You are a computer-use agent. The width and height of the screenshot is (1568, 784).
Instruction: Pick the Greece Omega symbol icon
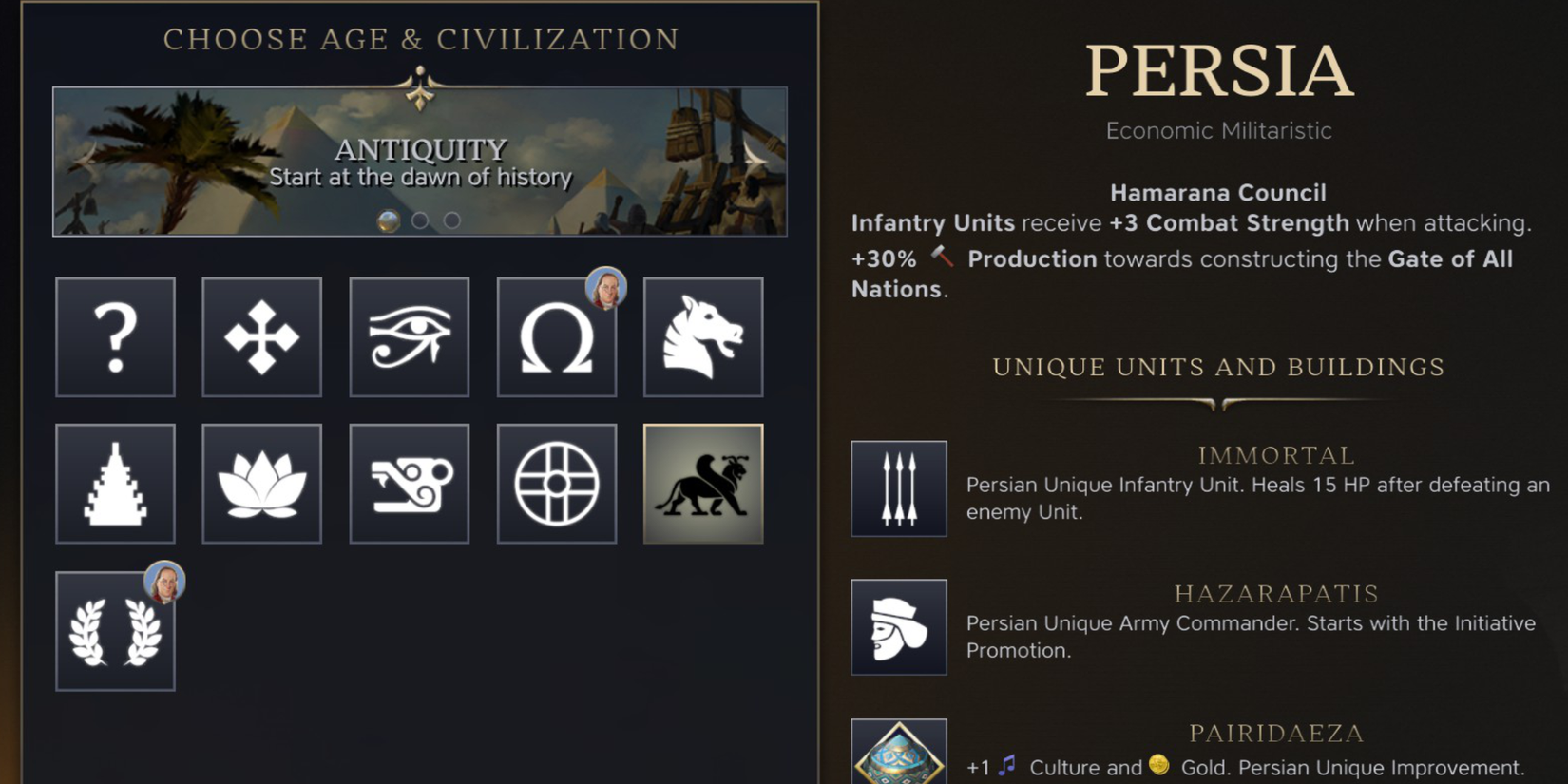click(x=557, y=337)
